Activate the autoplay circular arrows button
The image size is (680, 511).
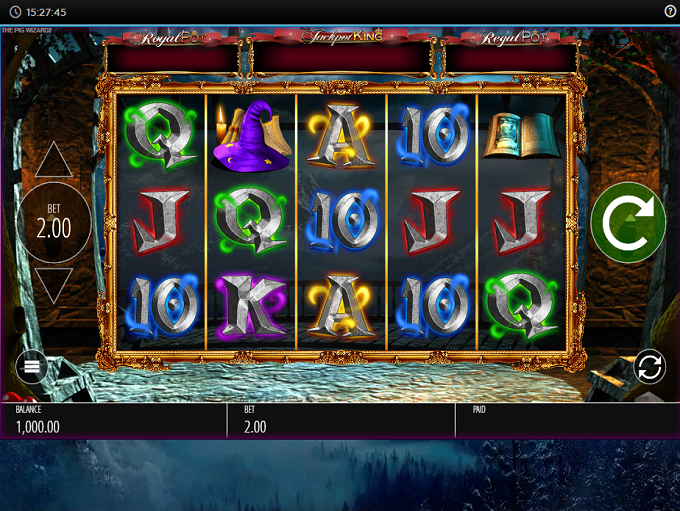[x=649, y=366]
